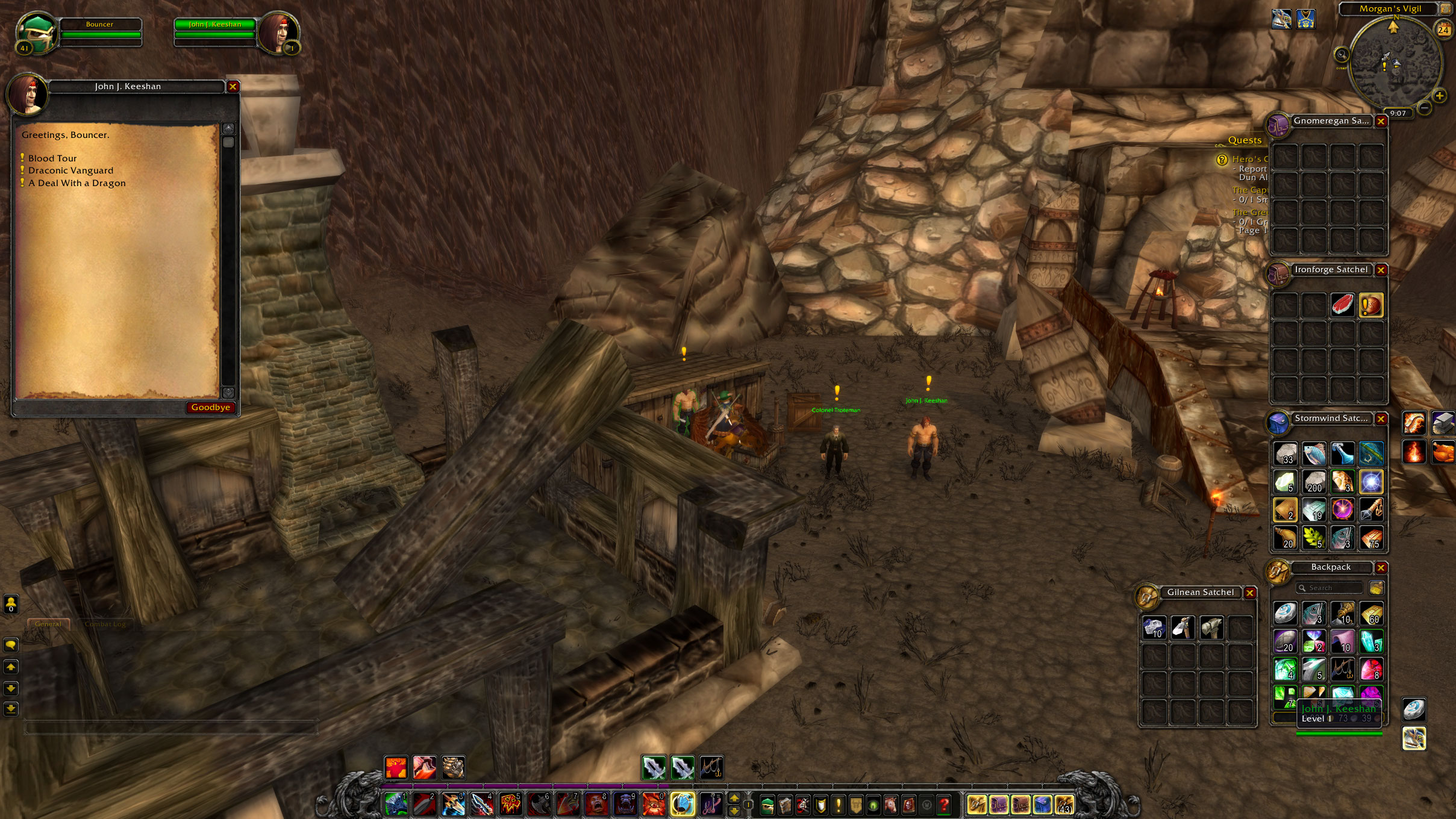The width and height of the screenshot is (1456, 819).
Task: Zoom out the minimap
Action: (1425, 108)
